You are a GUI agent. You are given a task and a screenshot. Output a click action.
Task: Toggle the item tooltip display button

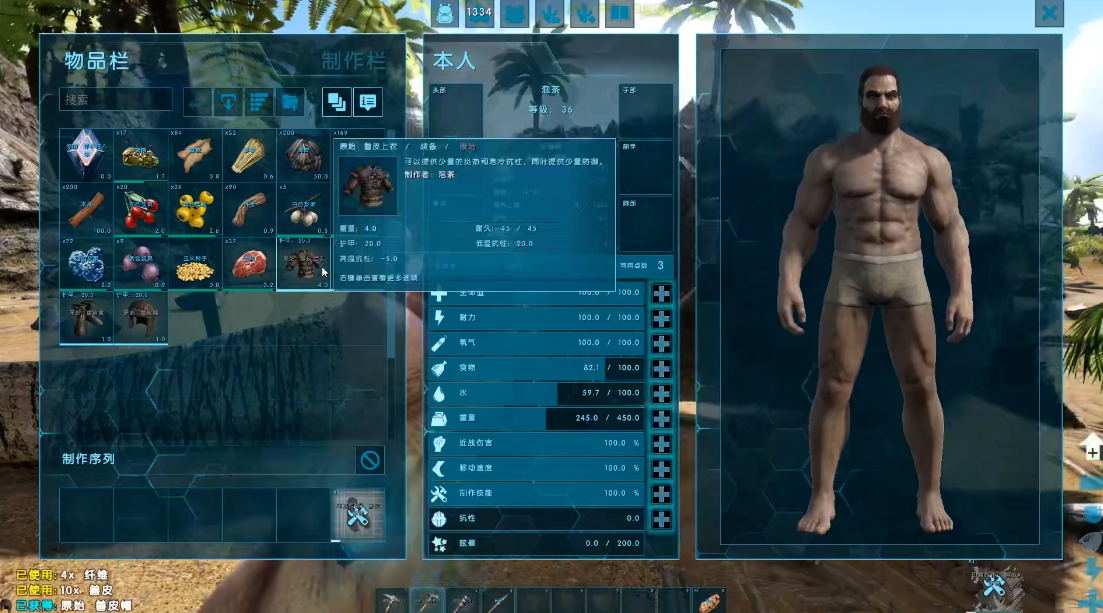368,101
